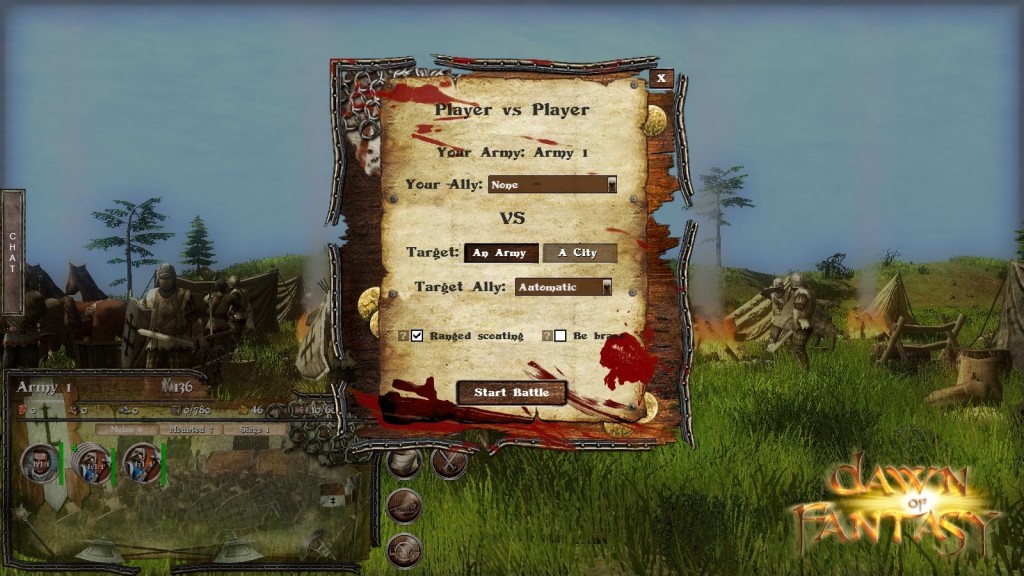Switch to the Siege 1 unit tab

tap(254, 429)
